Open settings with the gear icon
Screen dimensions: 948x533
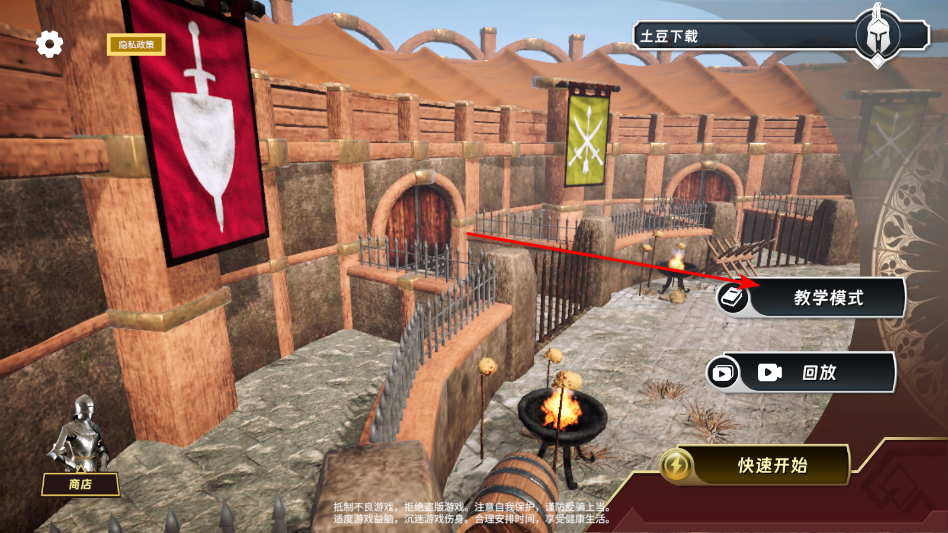49,44
